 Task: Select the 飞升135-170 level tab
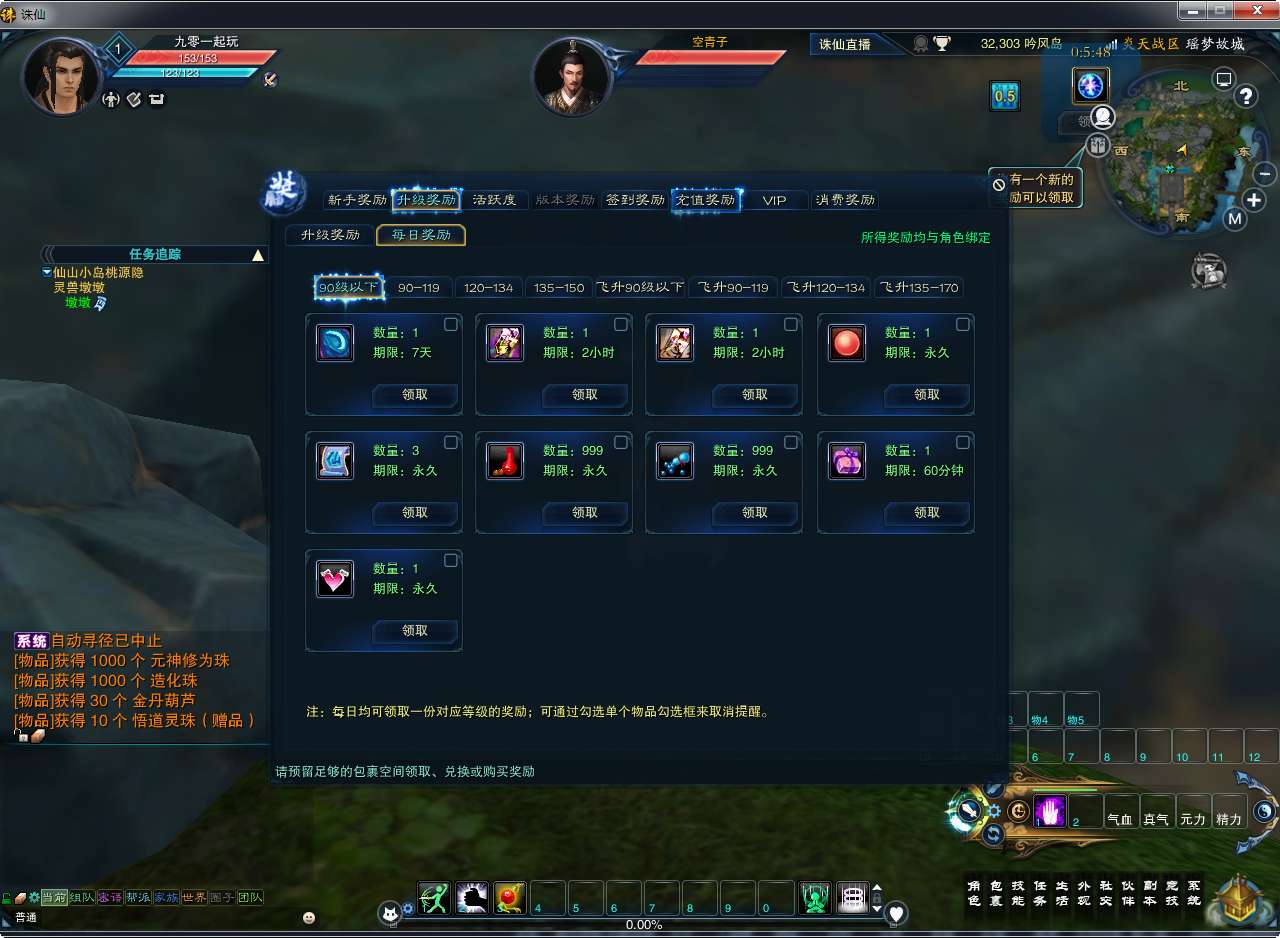pos(919,288)
